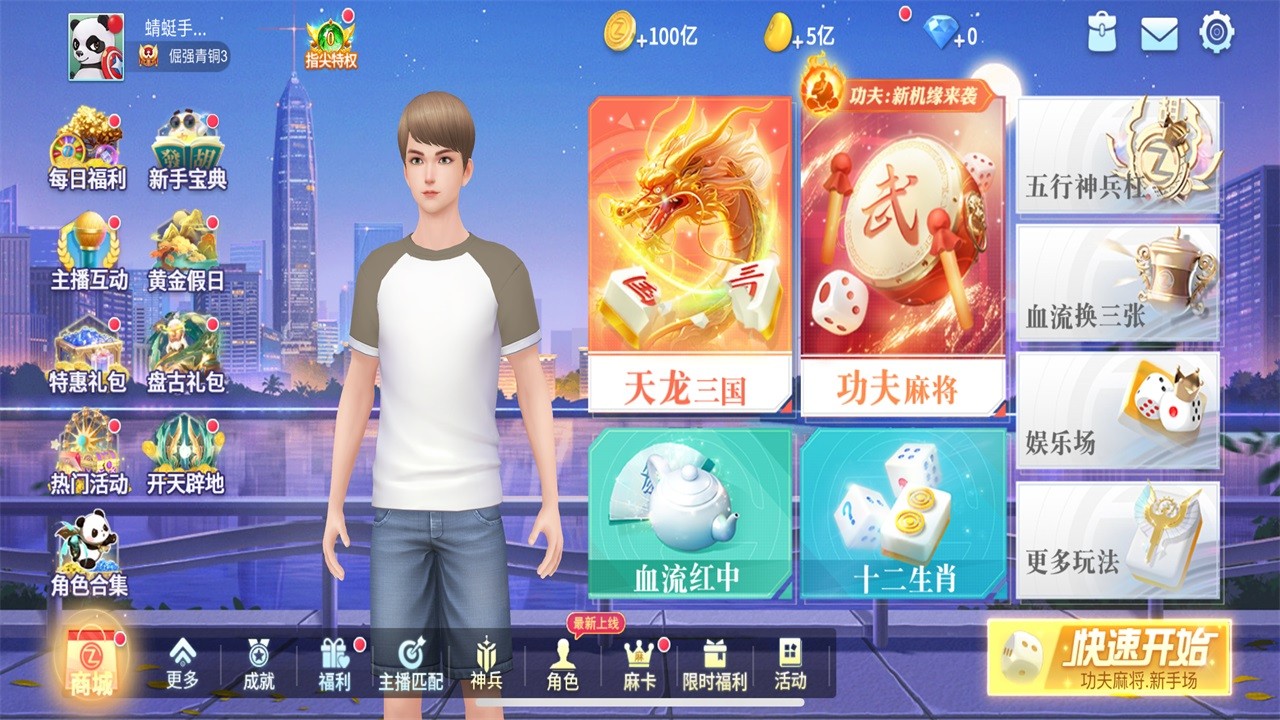Open the 指尖特权 privilege badge
Image resolution: width=1280 pixels, height=720 pixels.
click(330, 40)
